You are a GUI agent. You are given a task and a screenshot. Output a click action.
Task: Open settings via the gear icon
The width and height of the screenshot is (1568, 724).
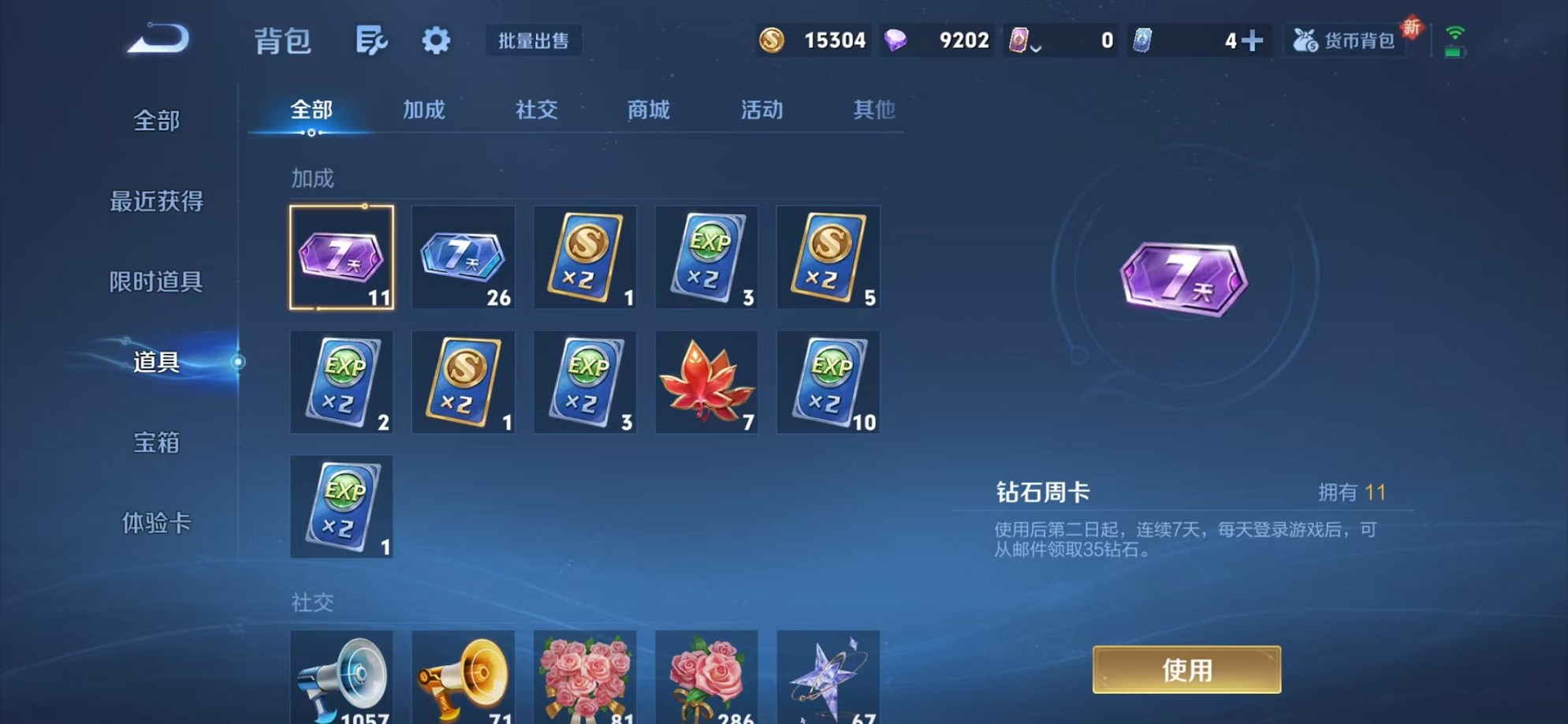tap(436, 41)
